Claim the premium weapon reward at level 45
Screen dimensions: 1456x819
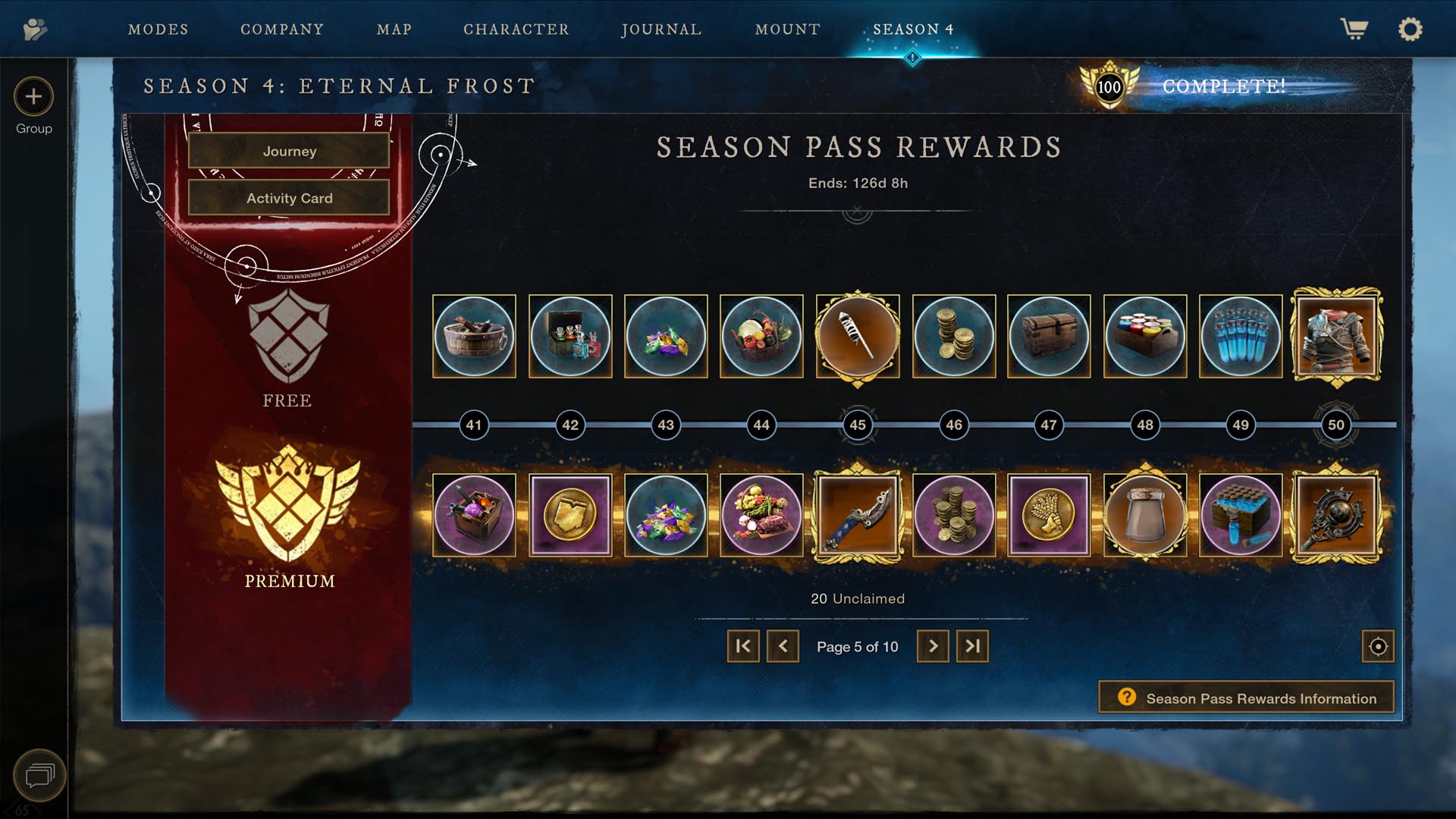[x=858, y=516]
